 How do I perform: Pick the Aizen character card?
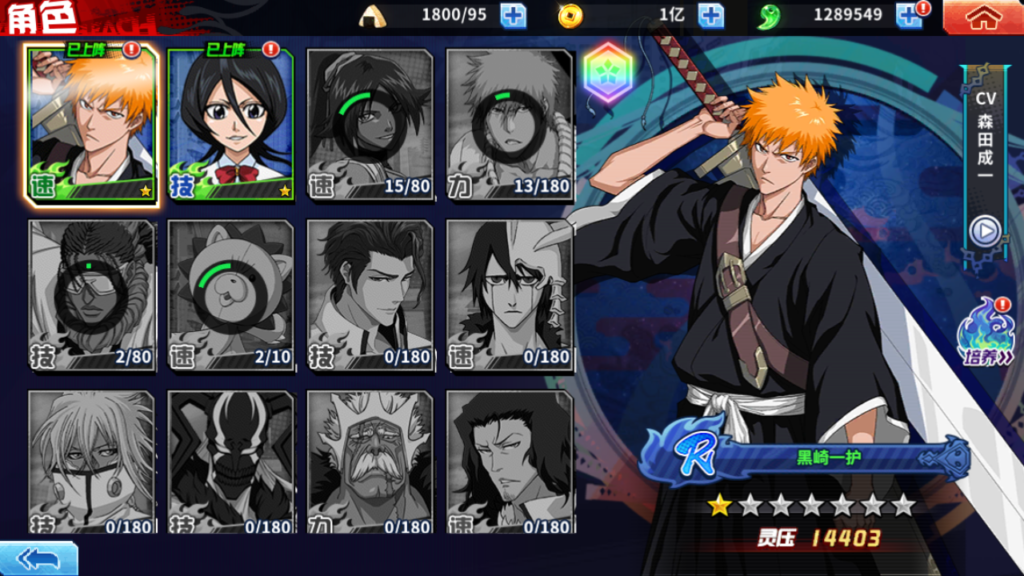370,295
